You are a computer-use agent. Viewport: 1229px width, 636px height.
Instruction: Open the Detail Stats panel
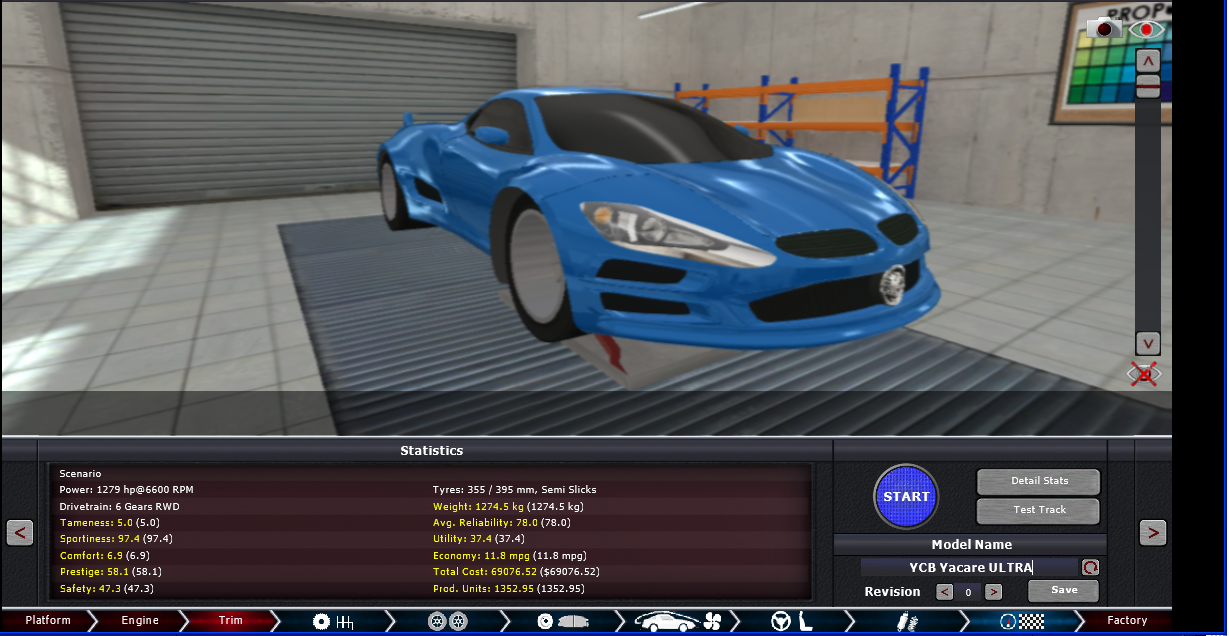click(1038, 481)
